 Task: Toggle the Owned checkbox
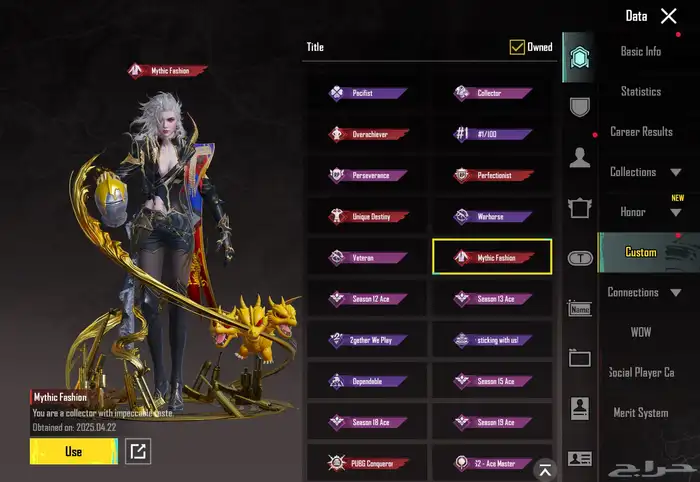coord(517,47)
